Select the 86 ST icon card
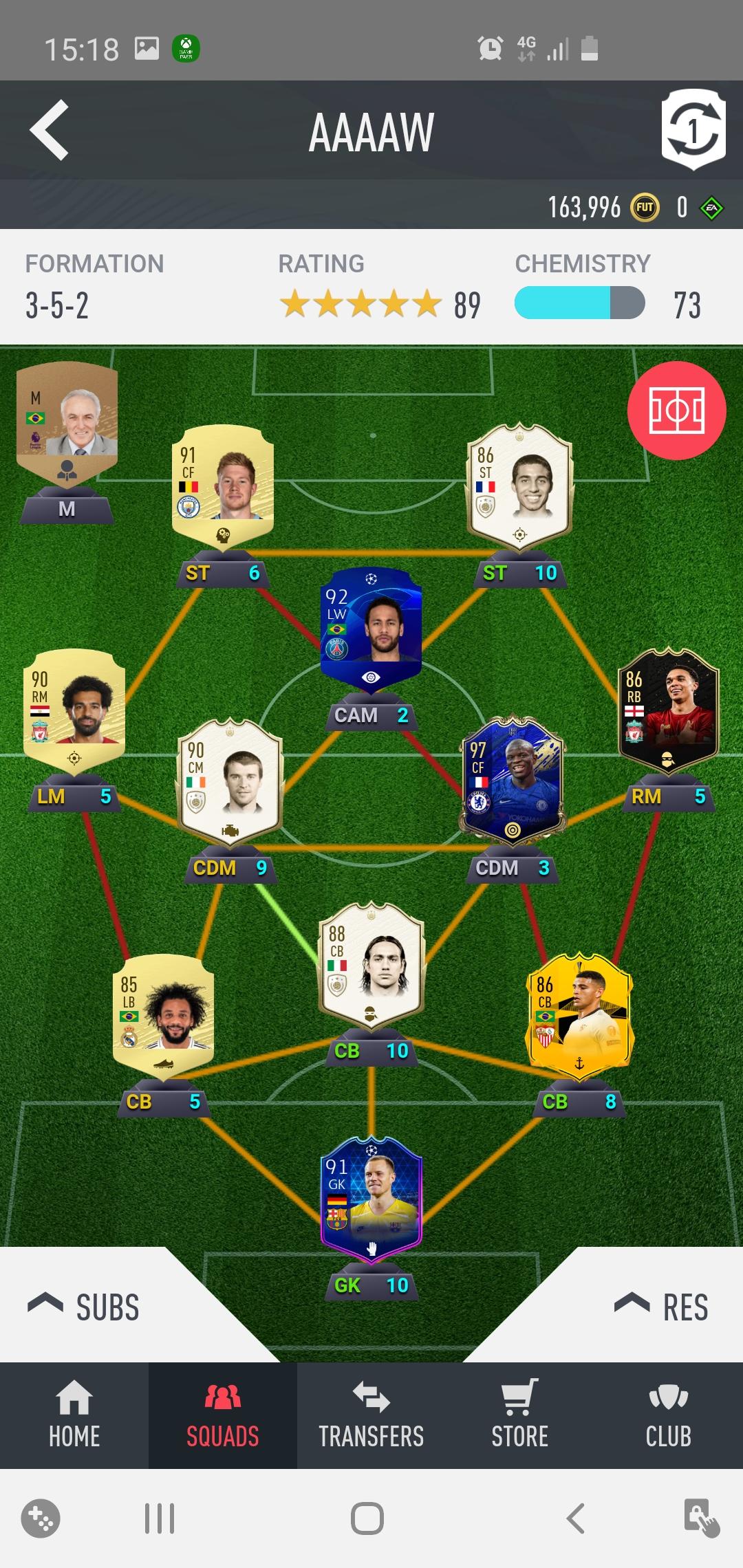Image resolution: width=743 pixels, height=1568 pixels. point(519,484)
